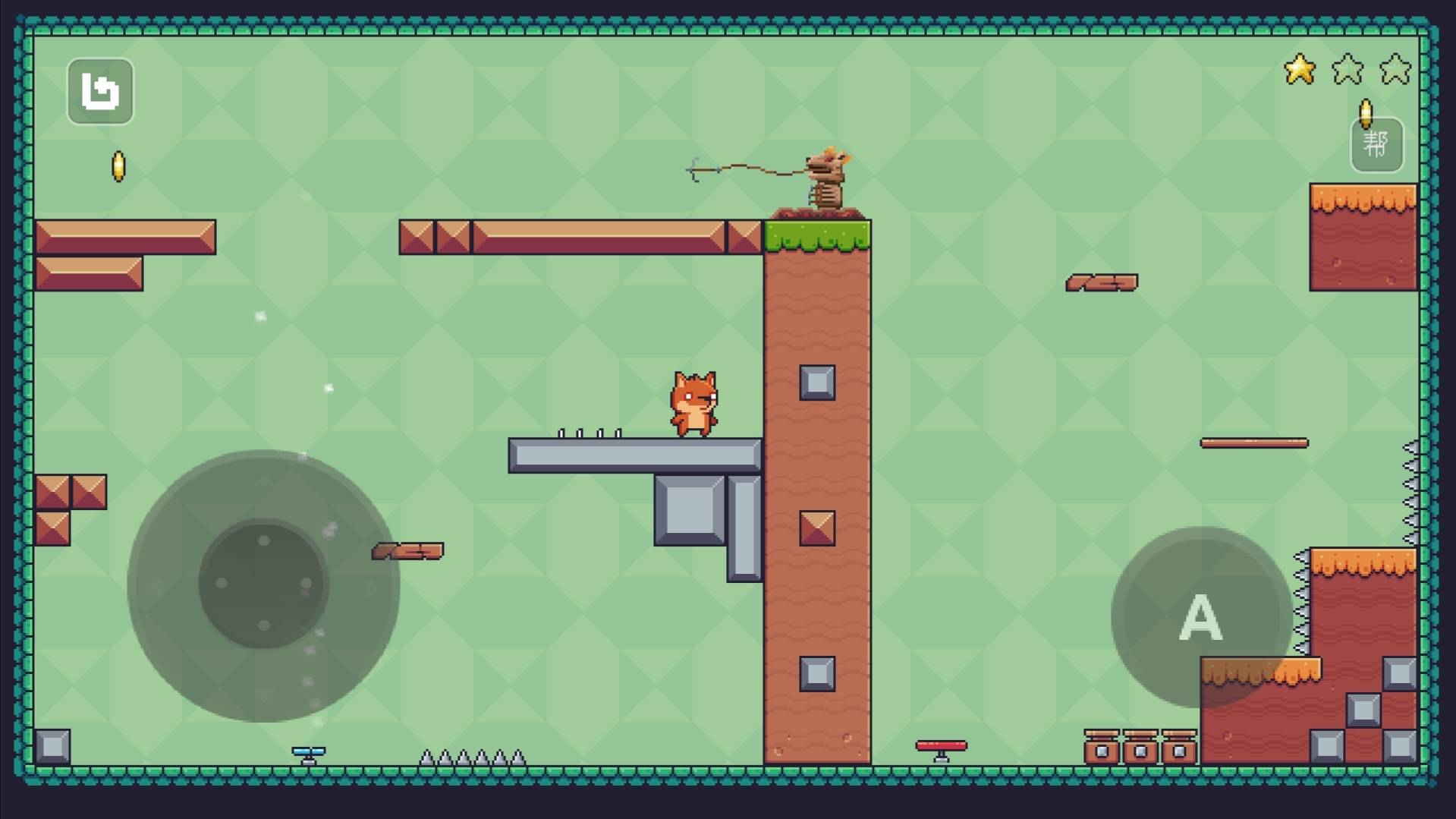1456x819 pixels.
Task: Tap the back arrow button
Action: click(x=100, y=92)
